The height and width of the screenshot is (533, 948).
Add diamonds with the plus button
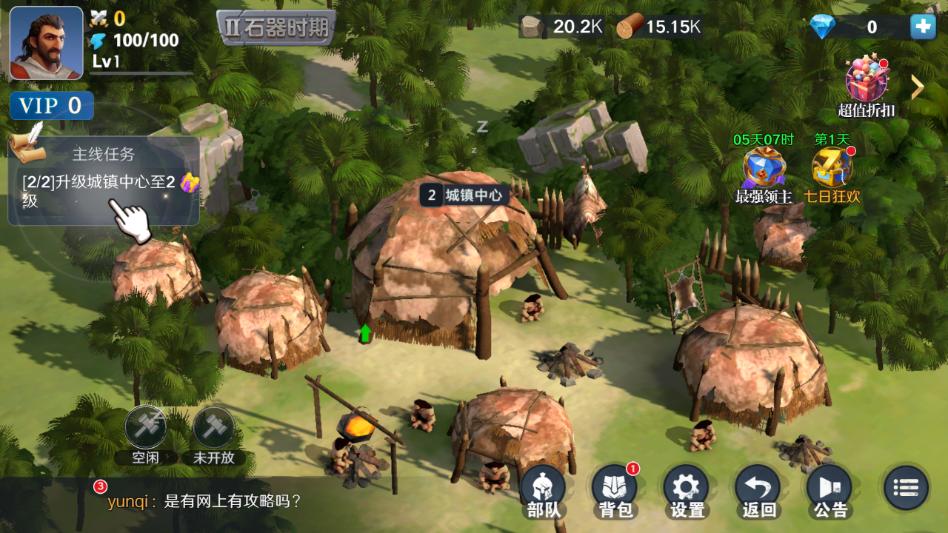click(922, 27)
